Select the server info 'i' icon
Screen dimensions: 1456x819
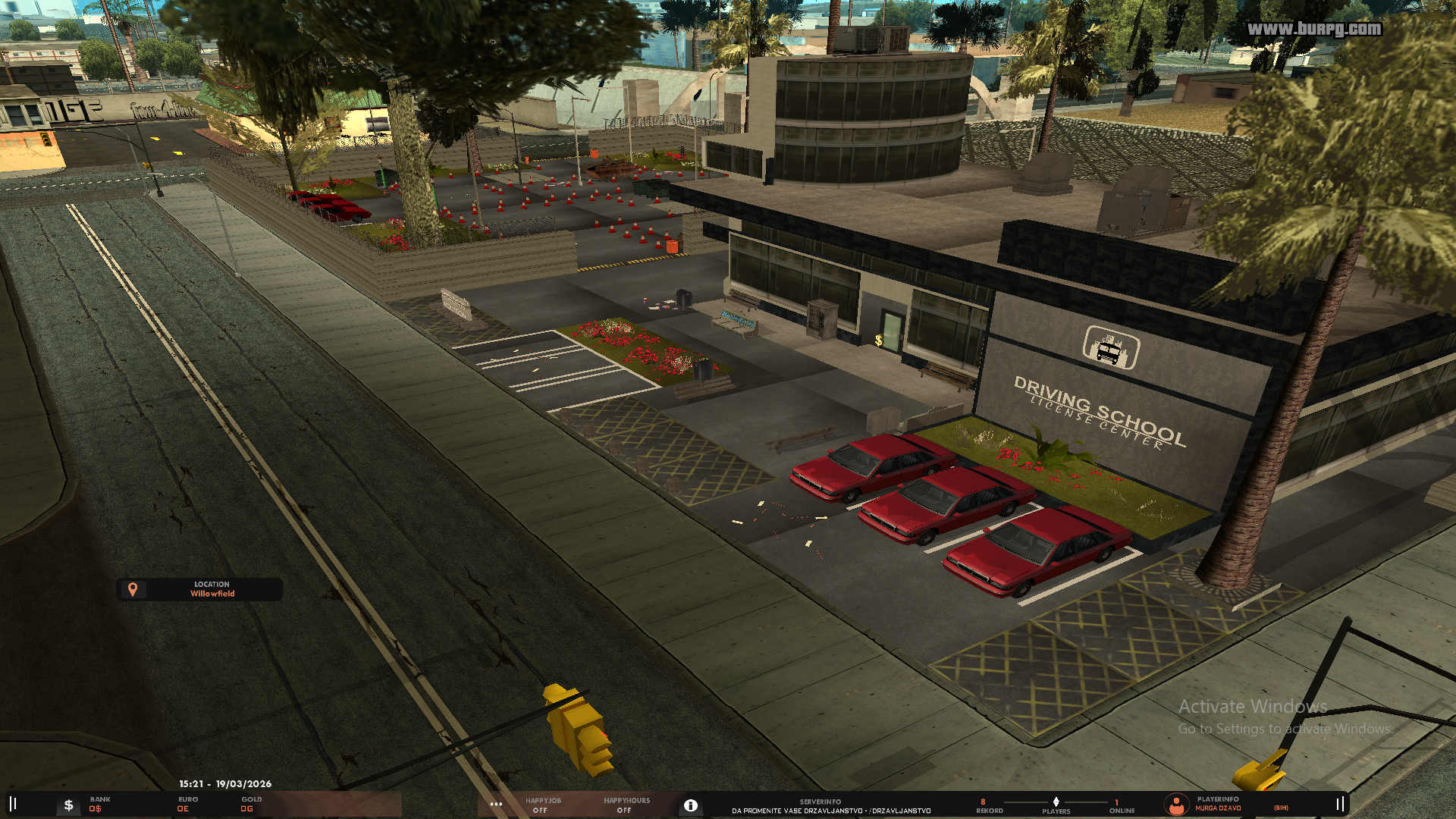[690, 805]
